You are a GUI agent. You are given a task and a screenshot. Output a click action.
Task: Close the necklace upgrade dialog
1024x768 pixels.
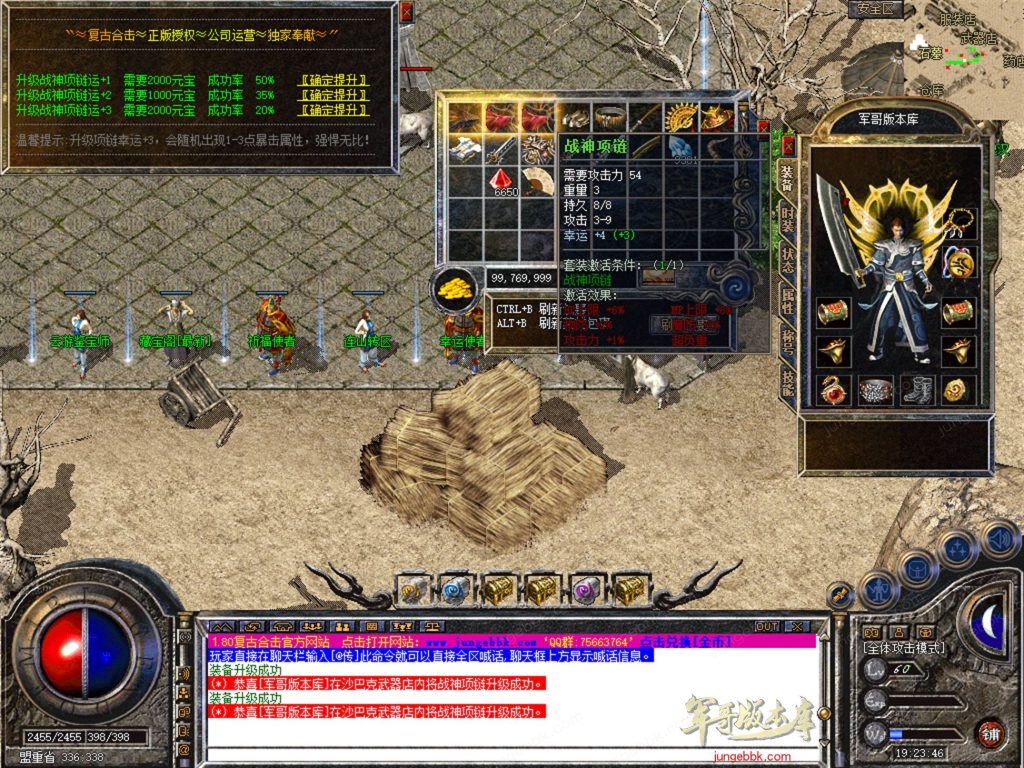click(x=406, y=12)
